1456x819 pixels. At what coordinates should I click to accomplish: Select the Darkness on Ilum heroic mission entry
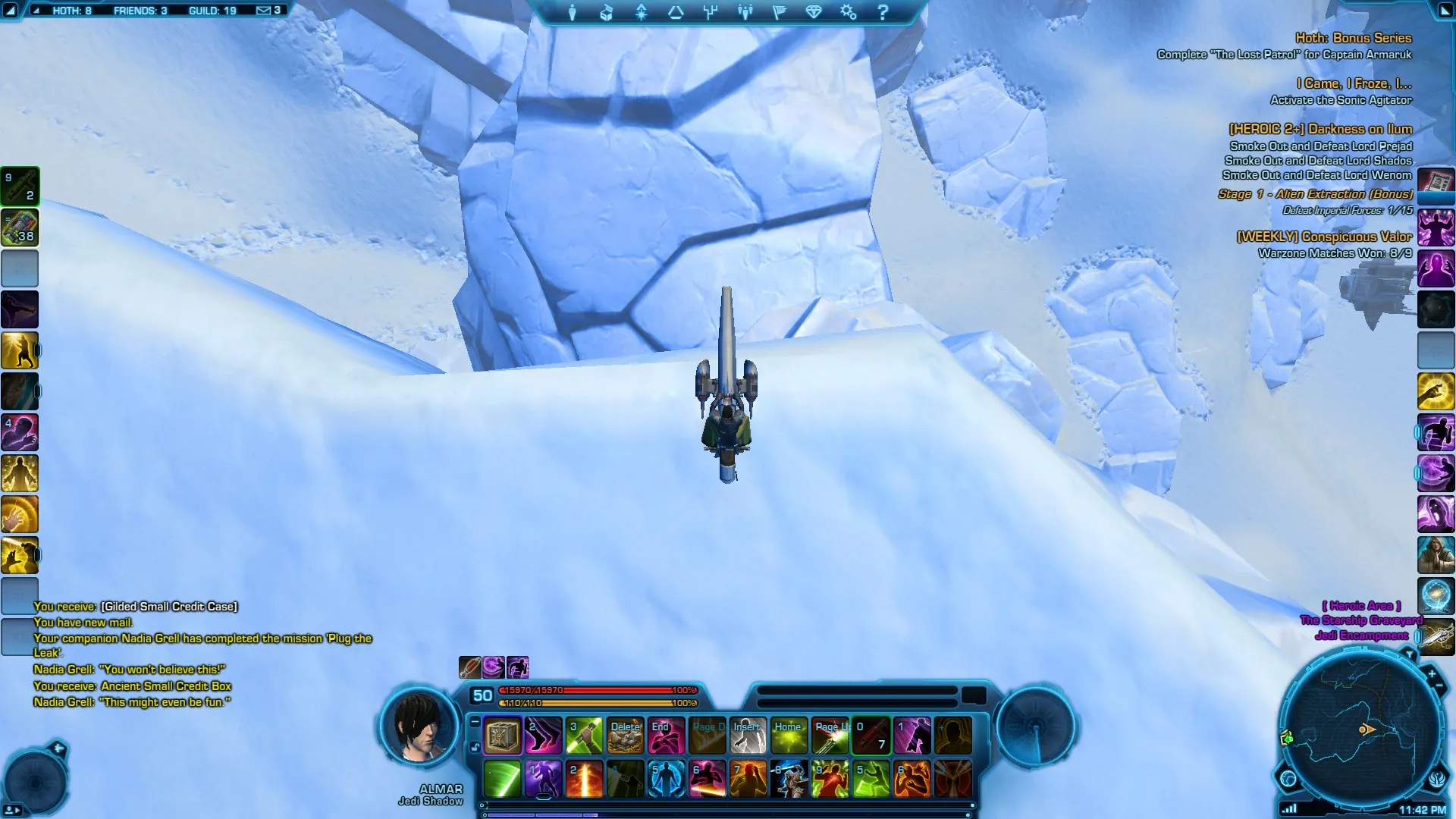point(1320,129)
